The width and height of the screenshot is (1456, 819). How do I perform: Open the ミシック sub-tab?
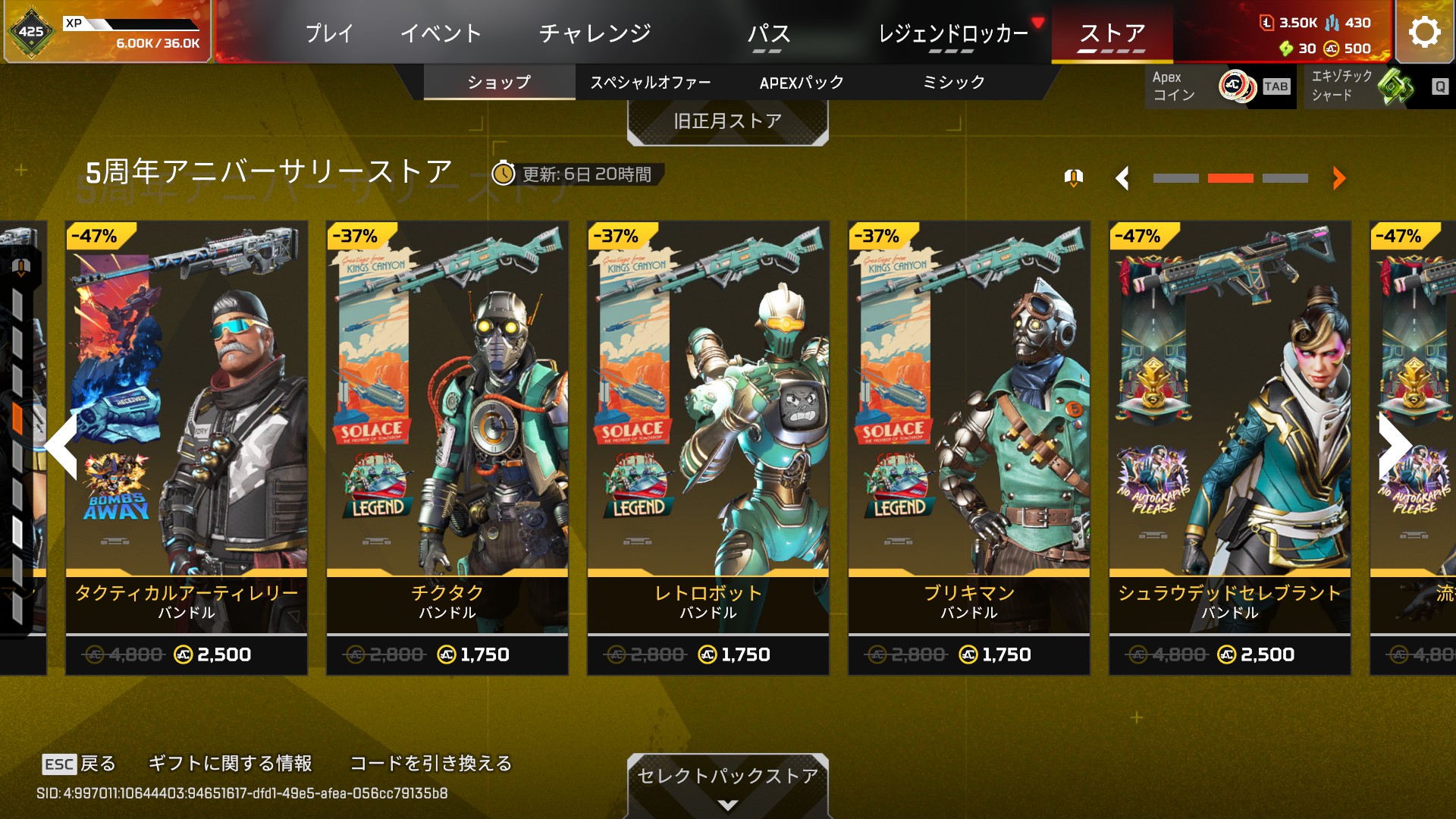click(953, 82)
